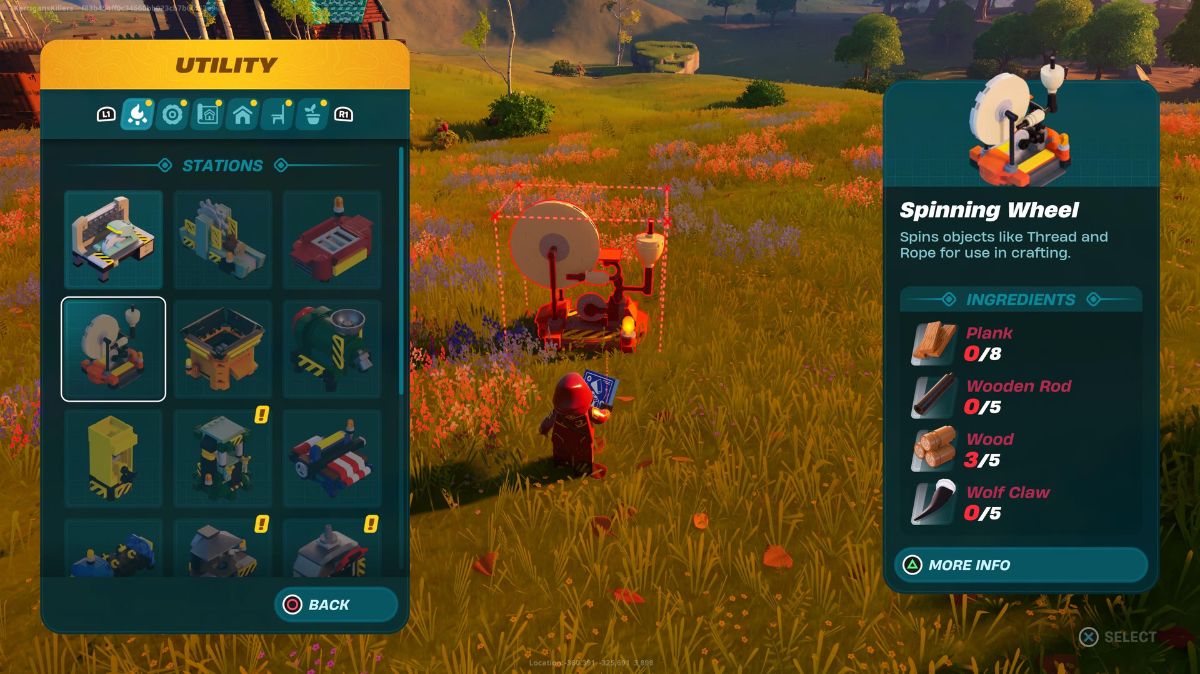
Task: Select the Spinning Wheel station tile
Action: pos(113,349)
